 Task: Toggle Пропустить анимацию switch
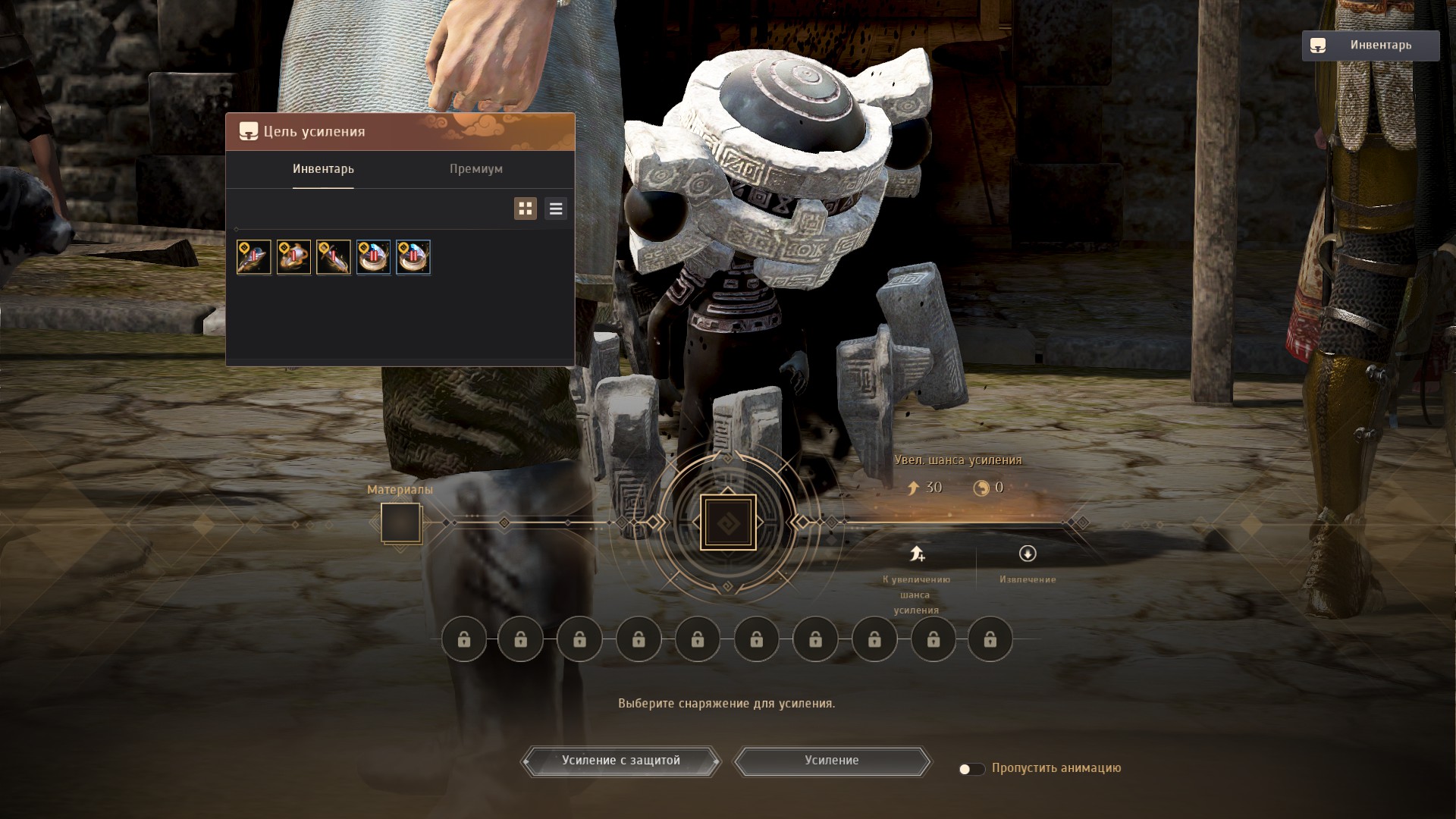coord(971,769)
